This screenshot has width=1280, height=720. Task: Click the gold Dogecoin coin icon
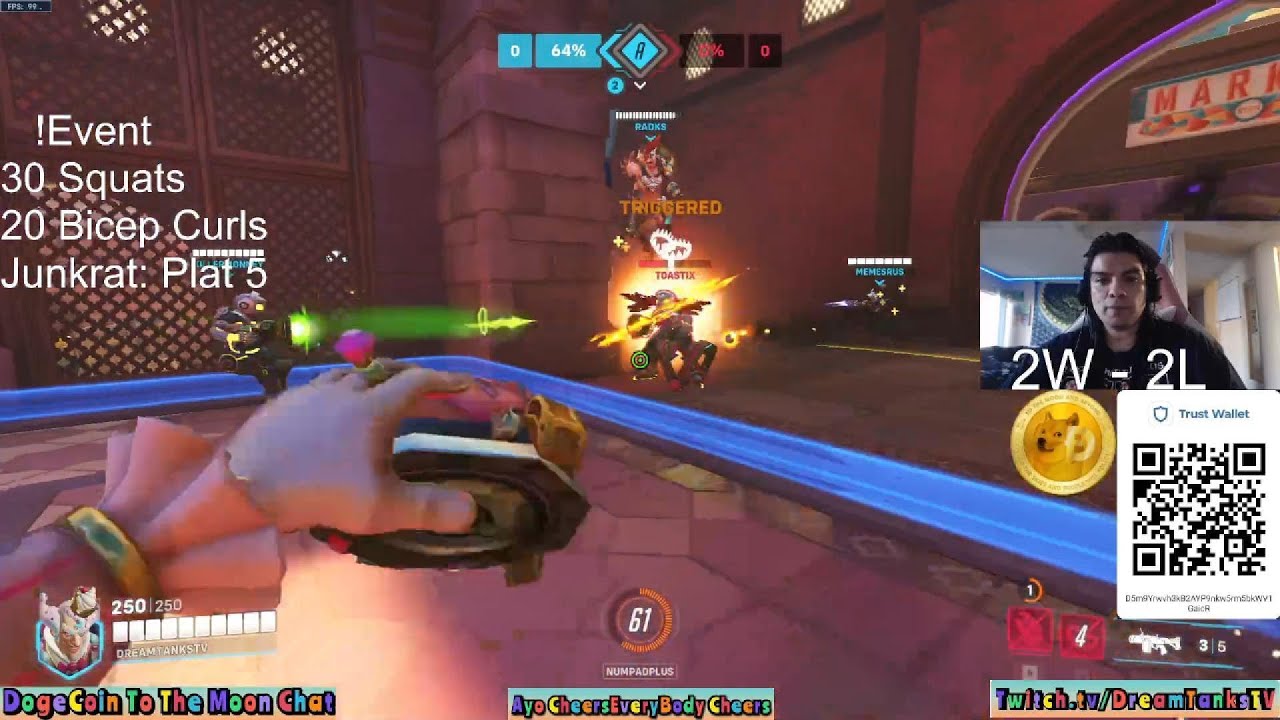[1062, 443]
